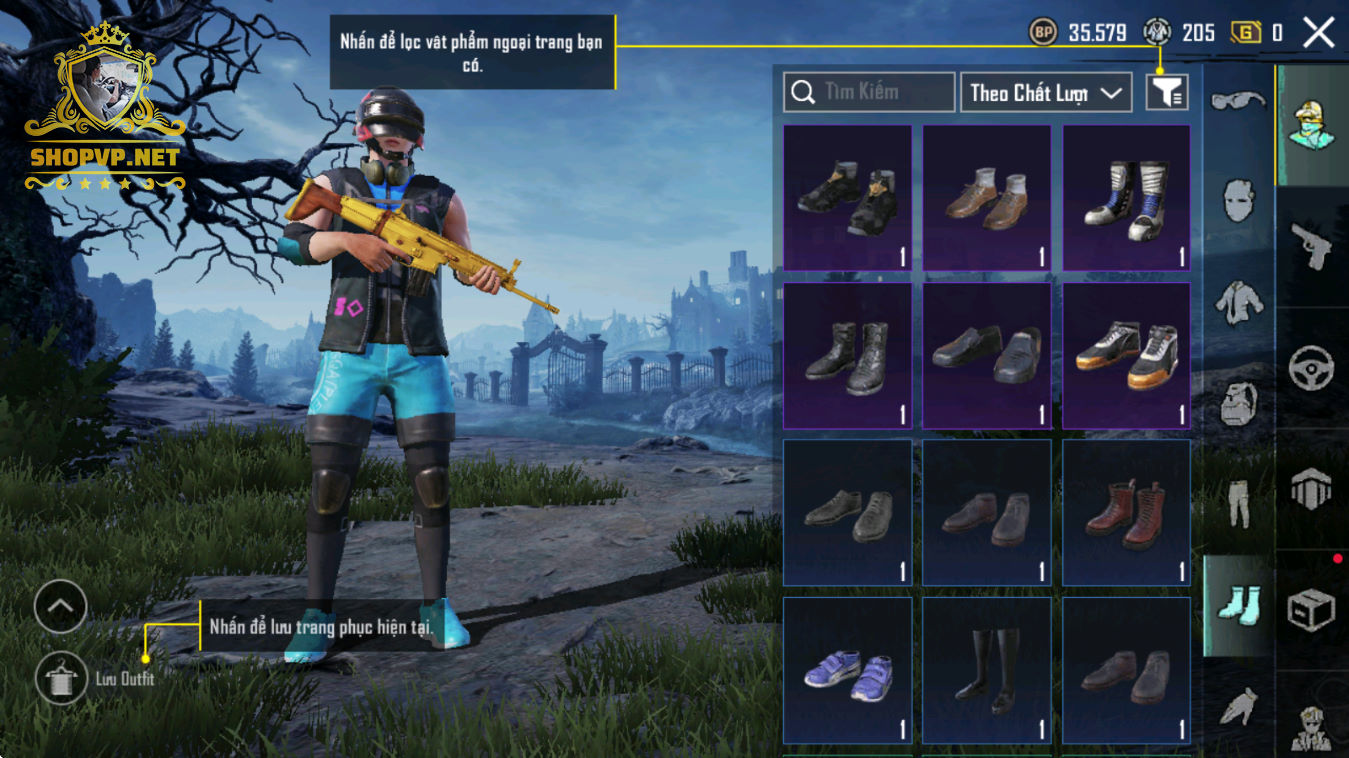The height and width of the screenshot is (758, 1349).
Task: Click the Tìm Kiếm search box
Action: pos(868,92)
